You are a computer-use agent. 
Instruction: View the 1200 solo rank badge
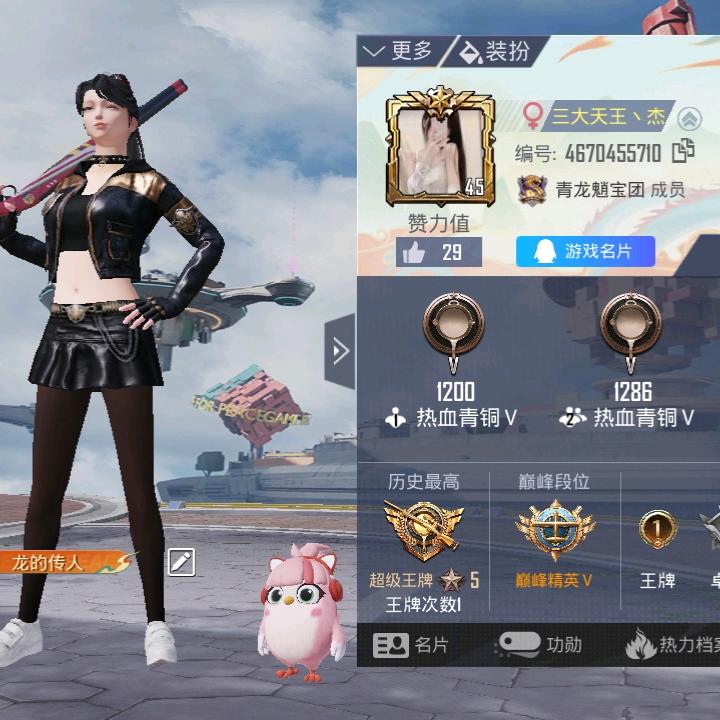[454, 329]
